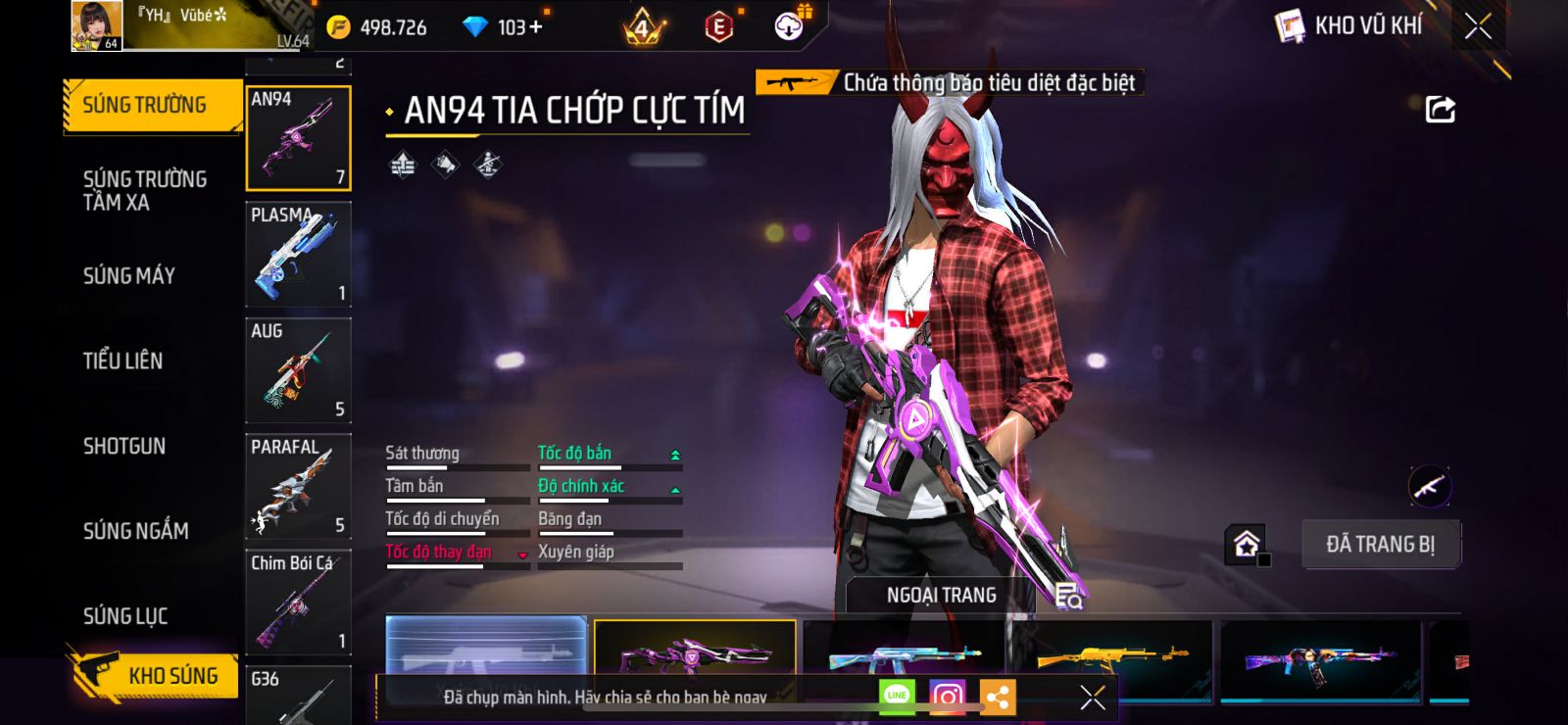1568x725 pixels.
Task: Close the weapon vault screen
Action: pos(1478,26)
